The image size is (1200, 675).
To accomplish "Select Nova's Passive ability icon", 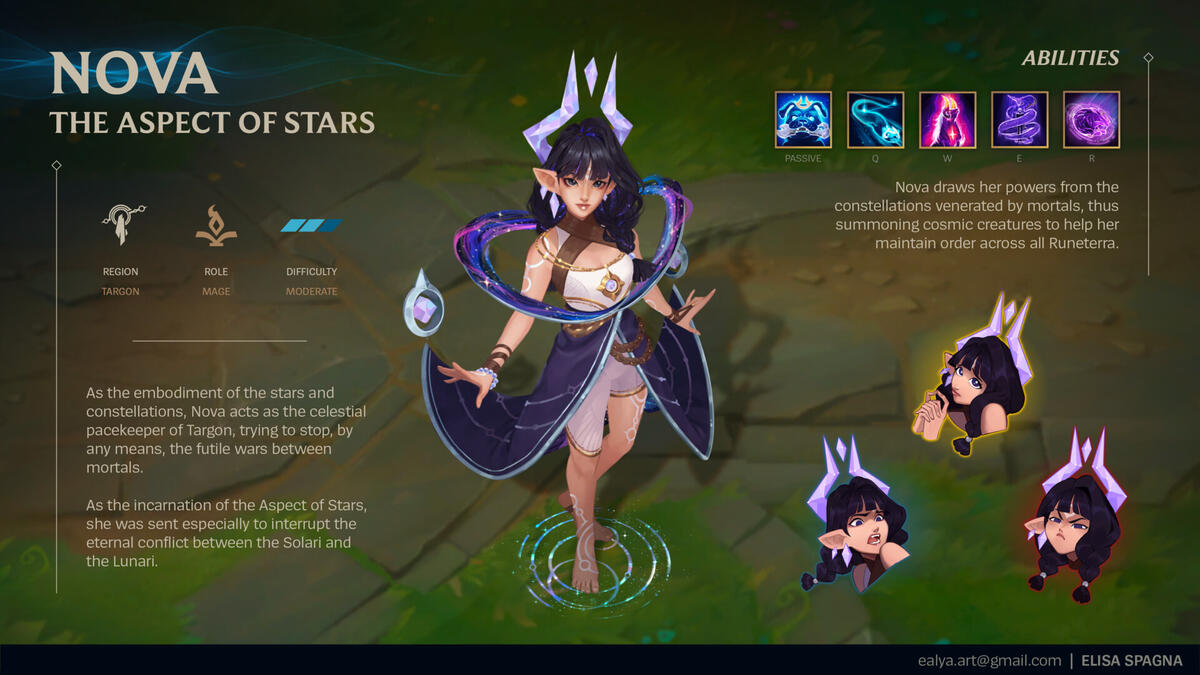I will 803,120.
